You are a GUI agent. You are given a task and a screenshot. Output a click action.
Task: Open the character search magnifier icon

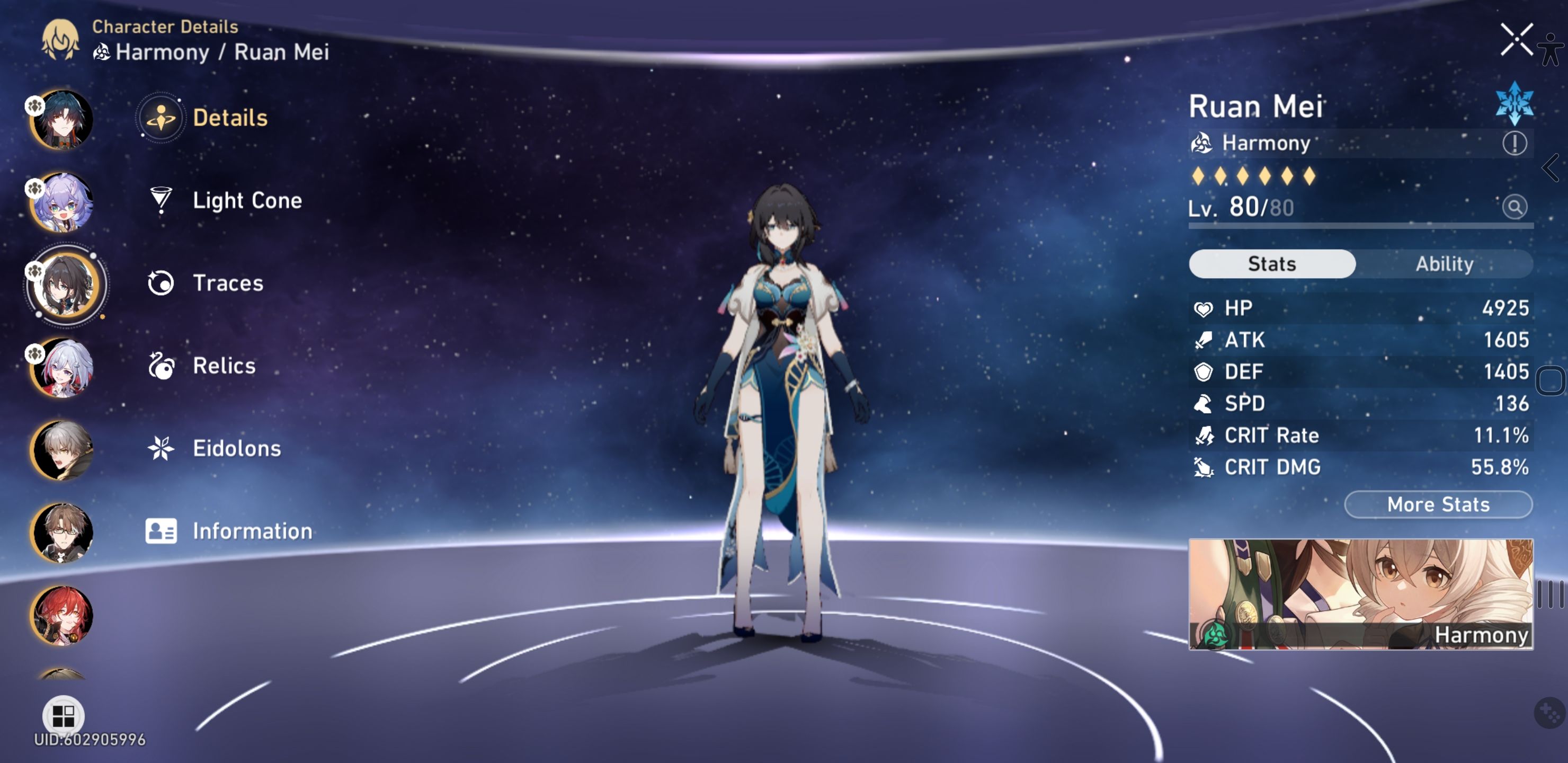click(x=1515, y=207)
